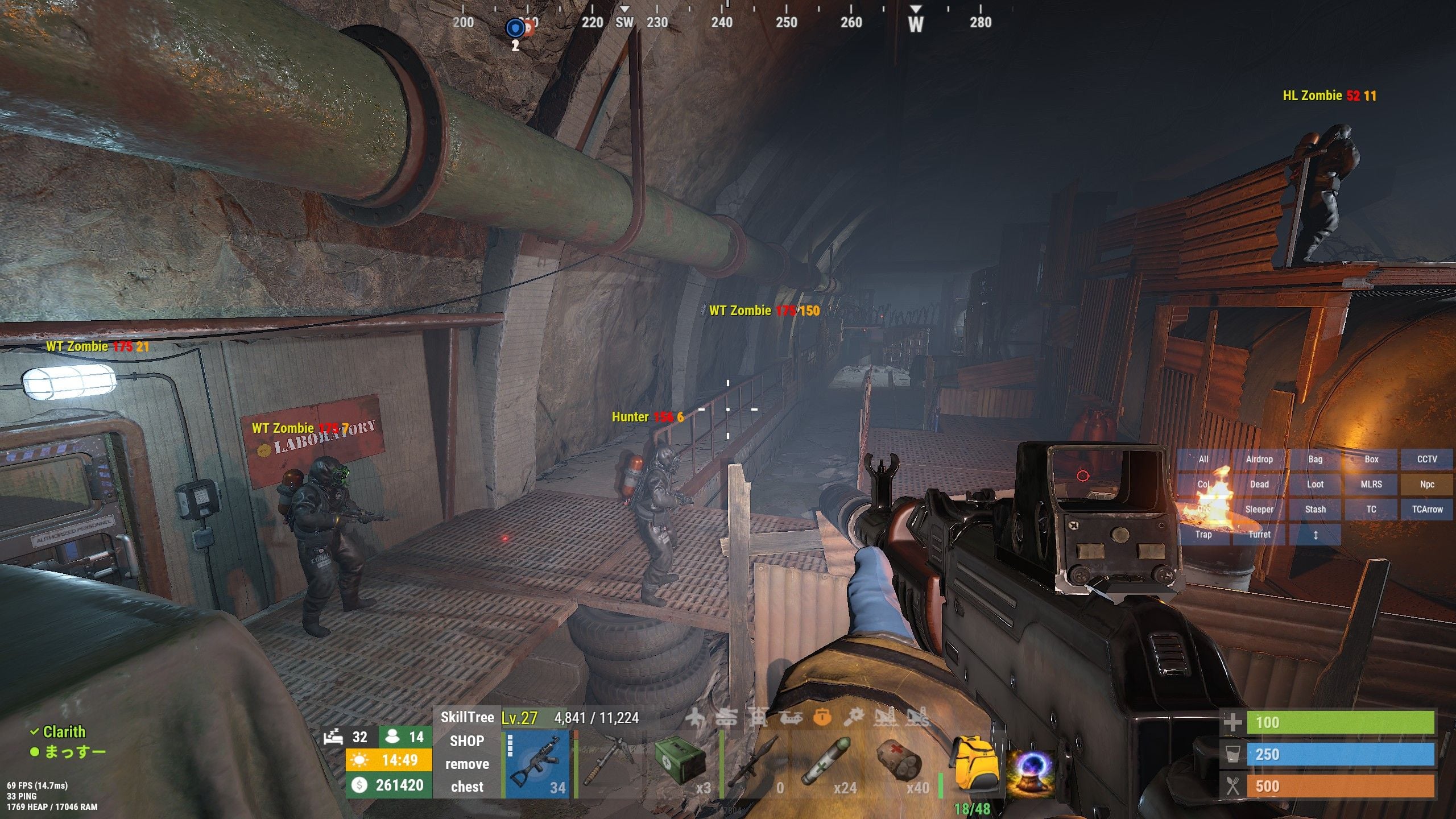Click the remove button
The image size is (1456, 819).
pyautogui.click(x=467, y=764)
